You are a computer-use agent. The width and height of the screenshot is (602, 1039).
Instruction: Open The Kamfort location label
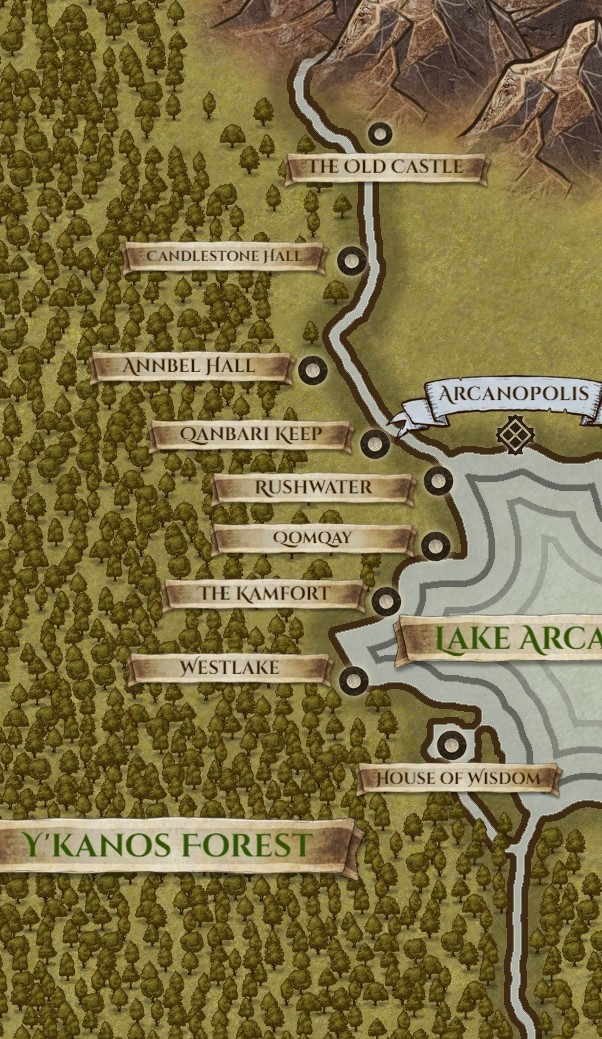pos(264,594)
